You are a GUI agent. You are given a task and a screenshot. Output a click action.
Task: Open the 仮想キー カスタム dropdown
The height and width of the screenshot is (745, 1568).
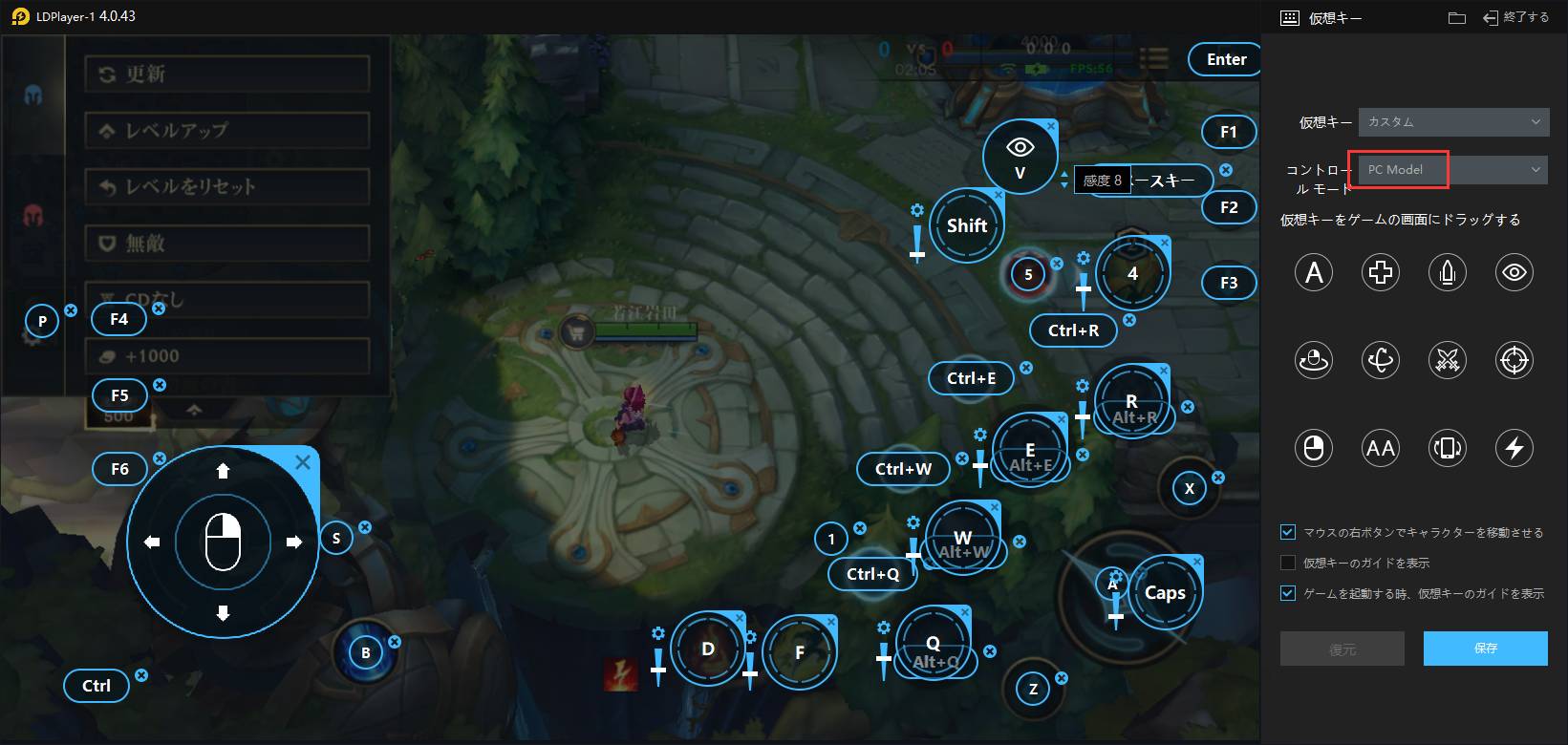[x=1452, y=122]
